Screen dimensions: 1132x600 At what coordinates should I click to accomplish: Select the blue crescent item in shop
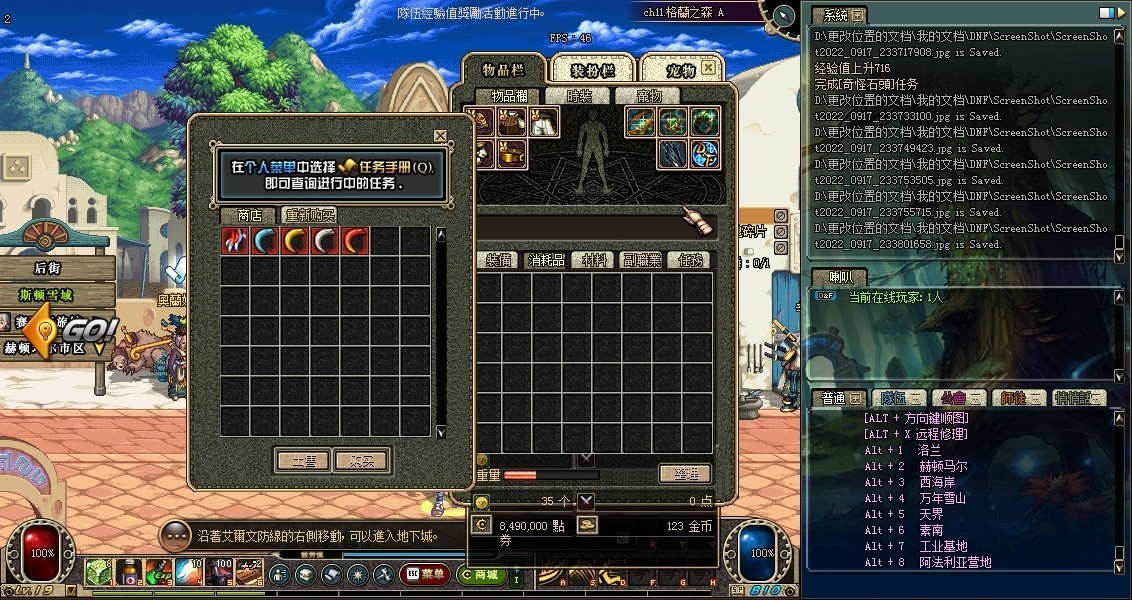265,241
